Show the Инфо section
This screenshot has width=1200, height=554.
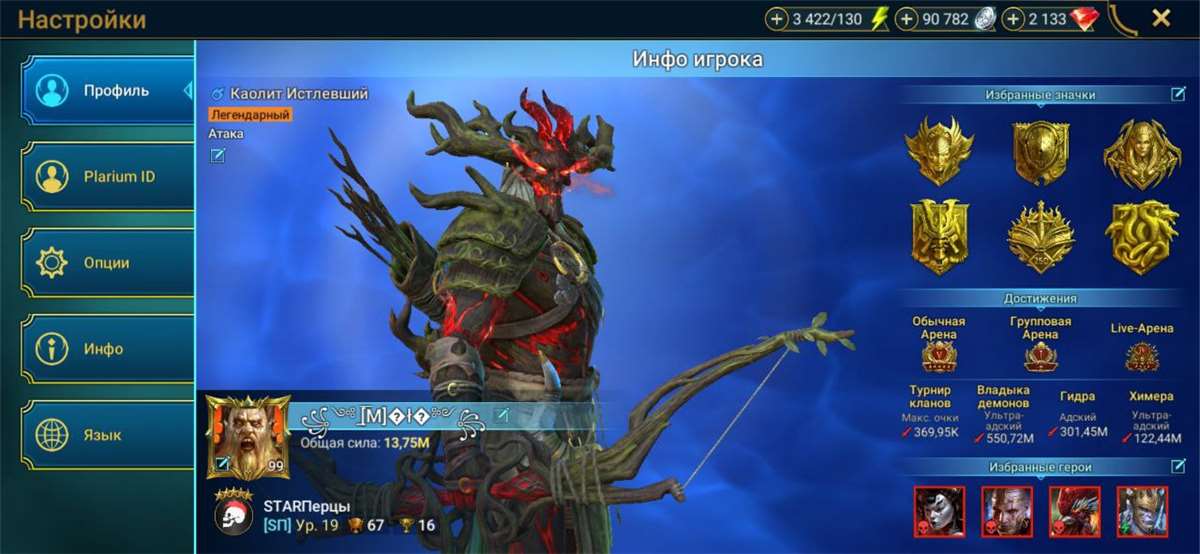click(108, 349)
